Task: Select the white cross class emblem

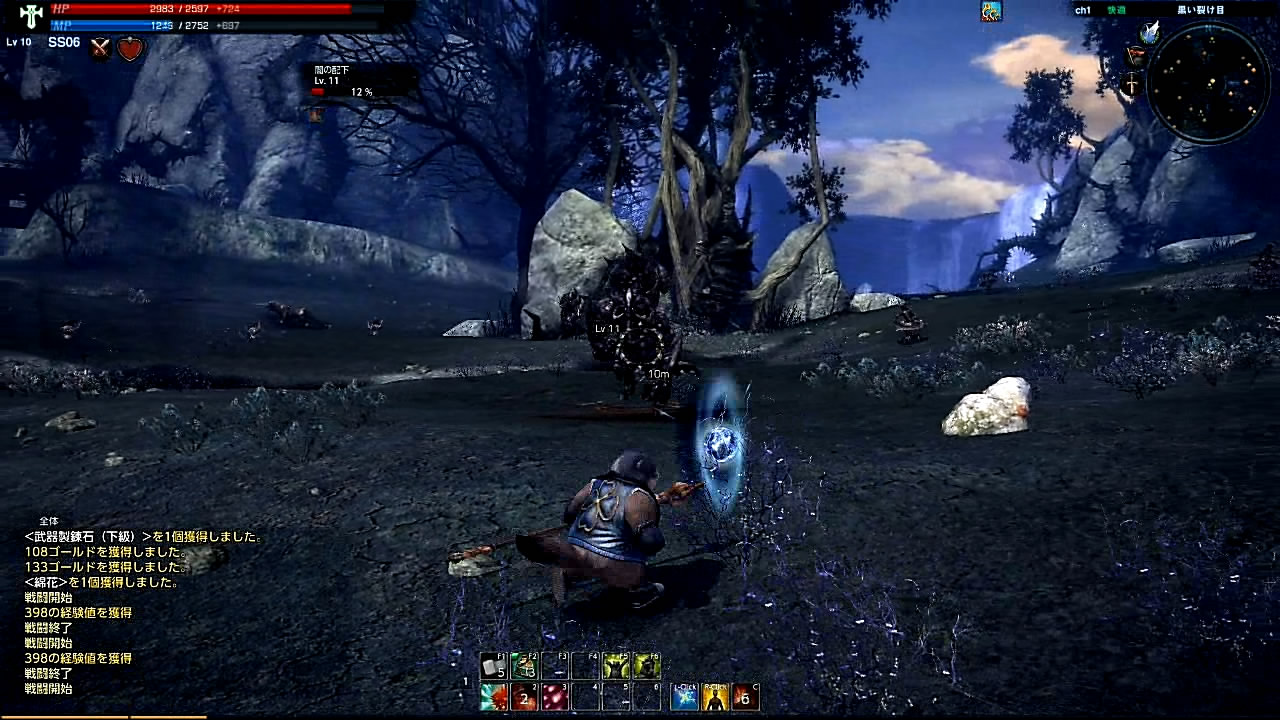Action: point(30,16)
